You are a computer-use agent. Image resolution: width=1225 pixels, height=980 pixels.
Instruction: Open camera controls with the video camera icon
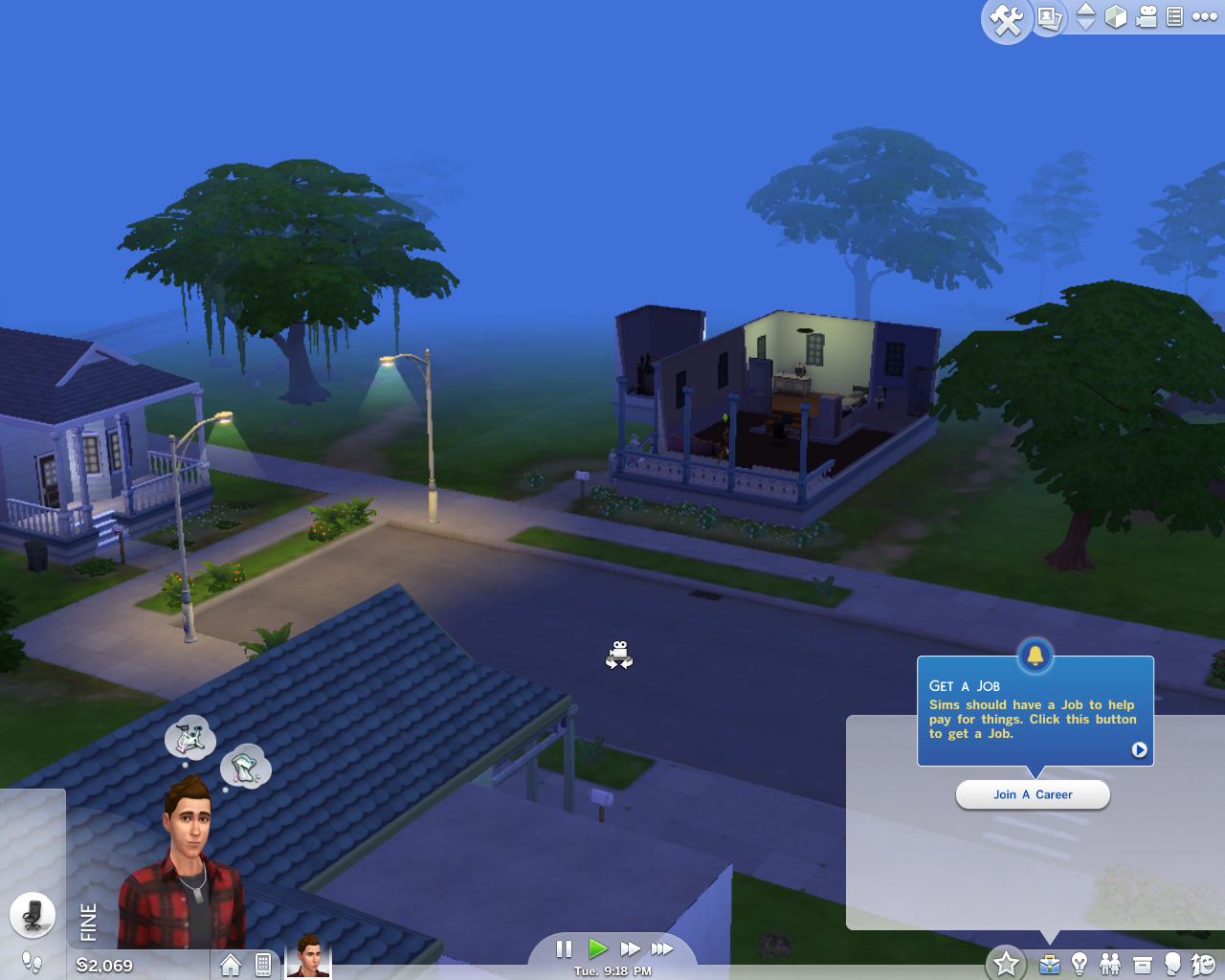coord(1147,16)
